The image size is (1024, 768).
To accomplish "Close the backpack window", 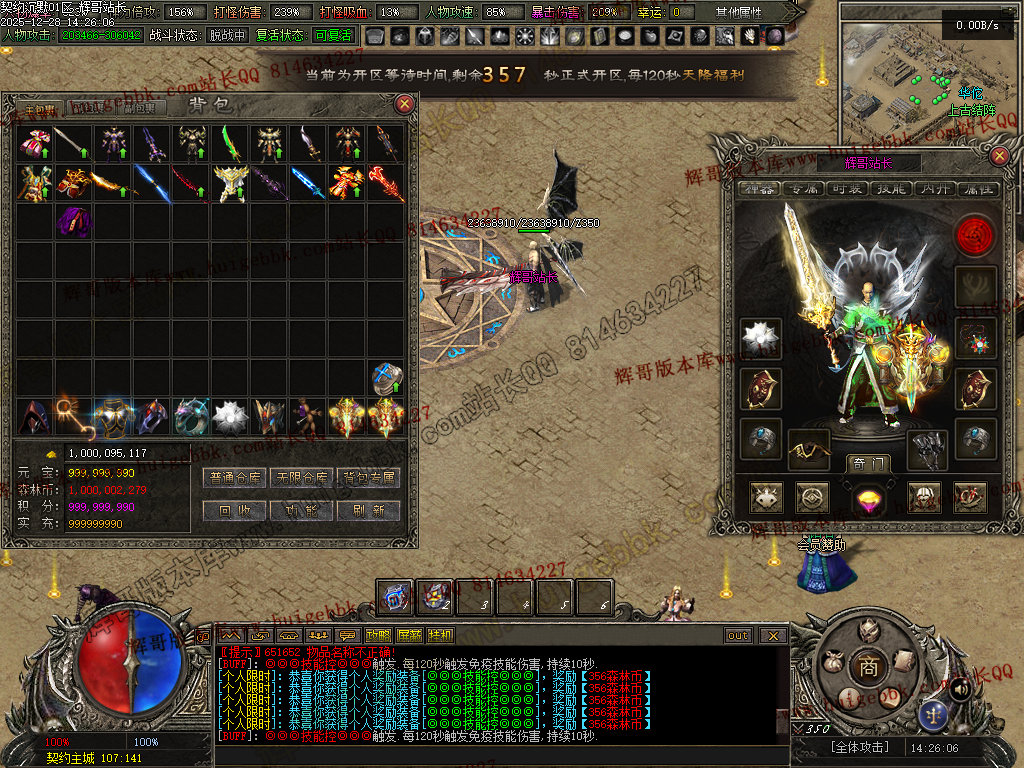I will point(404,103).
